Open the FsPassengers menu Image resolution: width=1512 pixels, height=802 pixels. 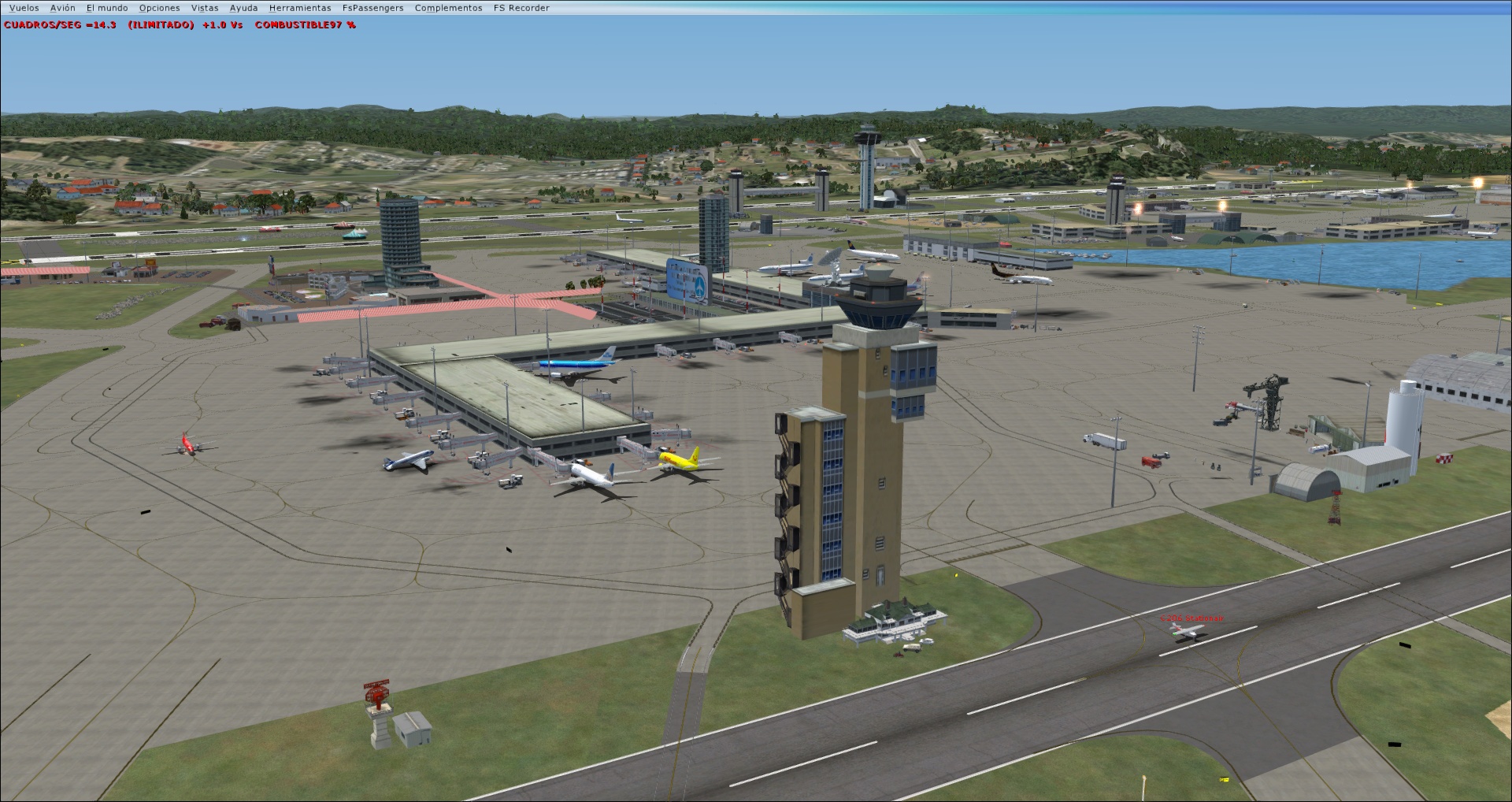(x=372, y=7)
